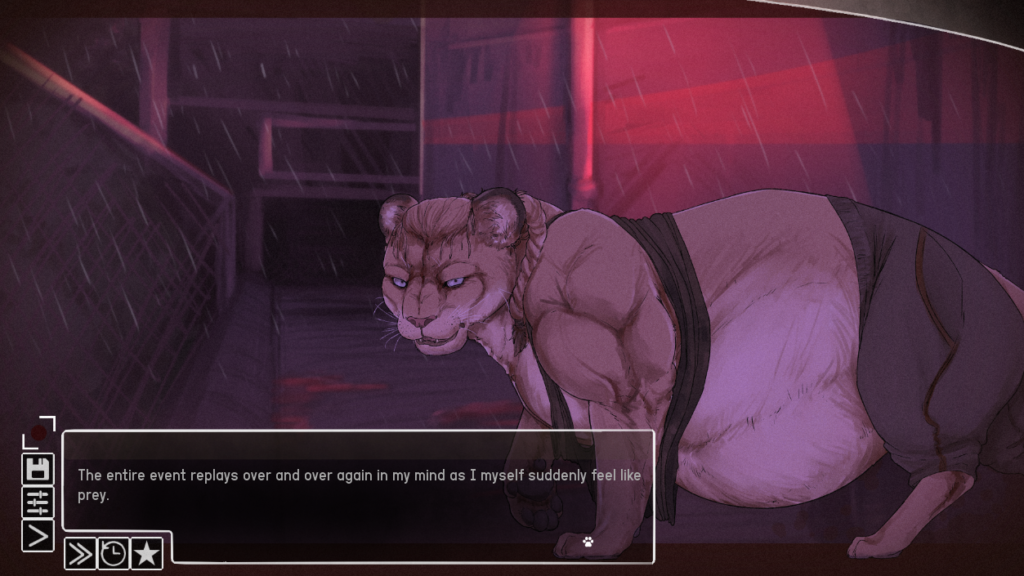
Task: Click the paw print continue indicator
Action: point(589,542)
